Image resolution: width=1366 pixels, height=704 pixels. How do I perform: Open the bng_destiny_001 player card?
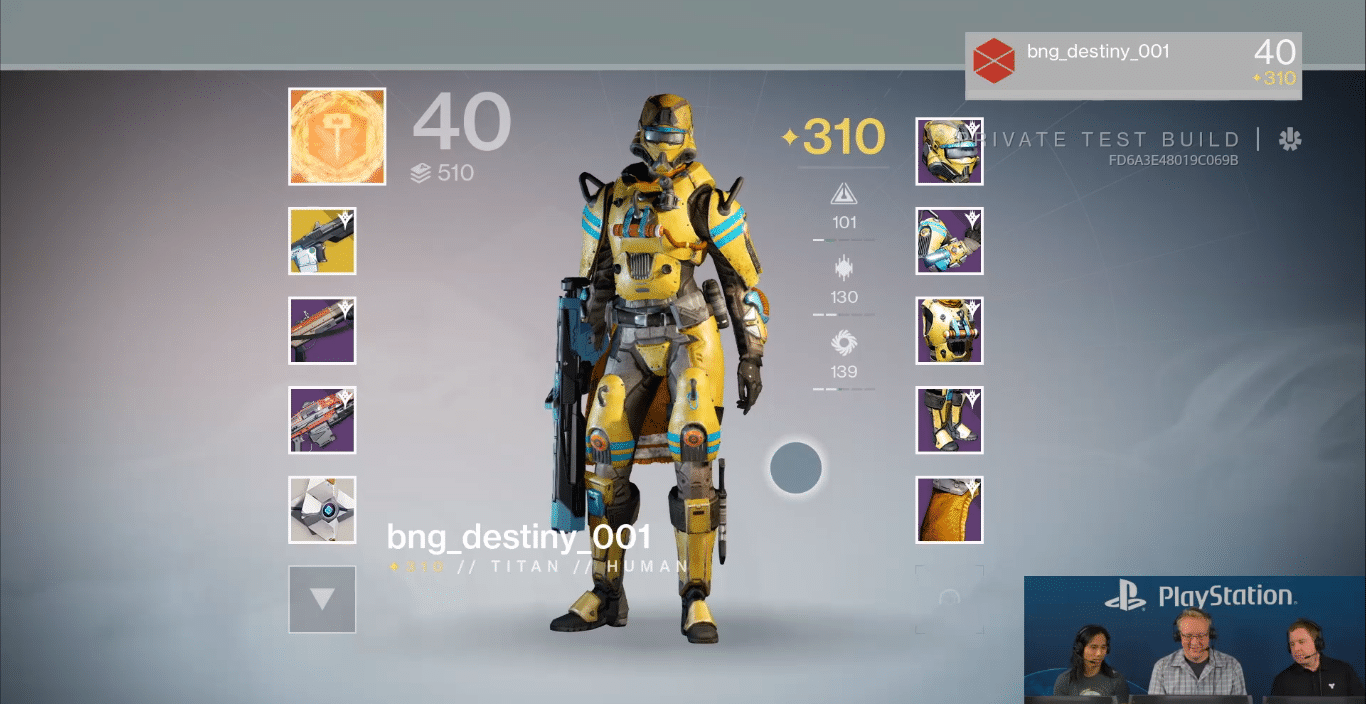[1133, 65]
